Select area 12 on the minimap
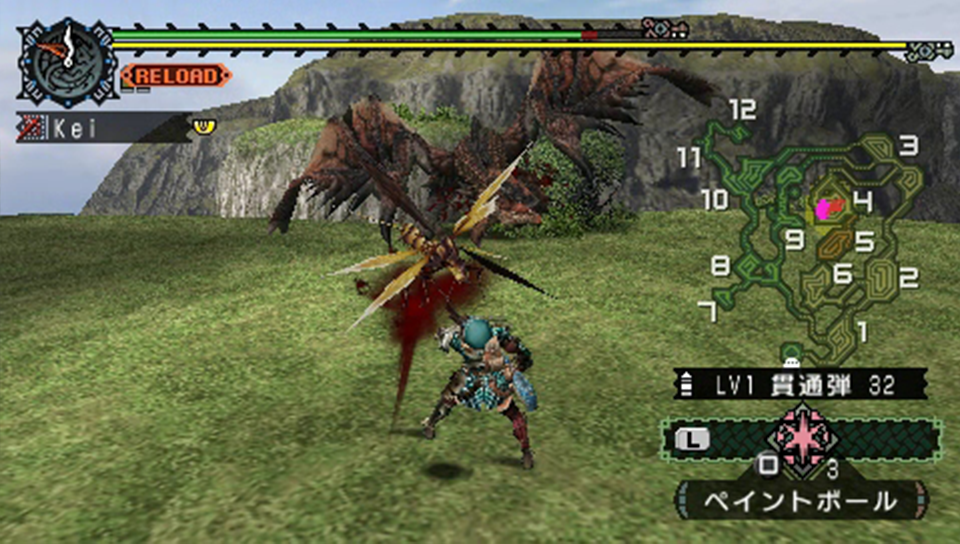Image resolution: width=960 pixels, height=544 pixels. click(742, 110)
